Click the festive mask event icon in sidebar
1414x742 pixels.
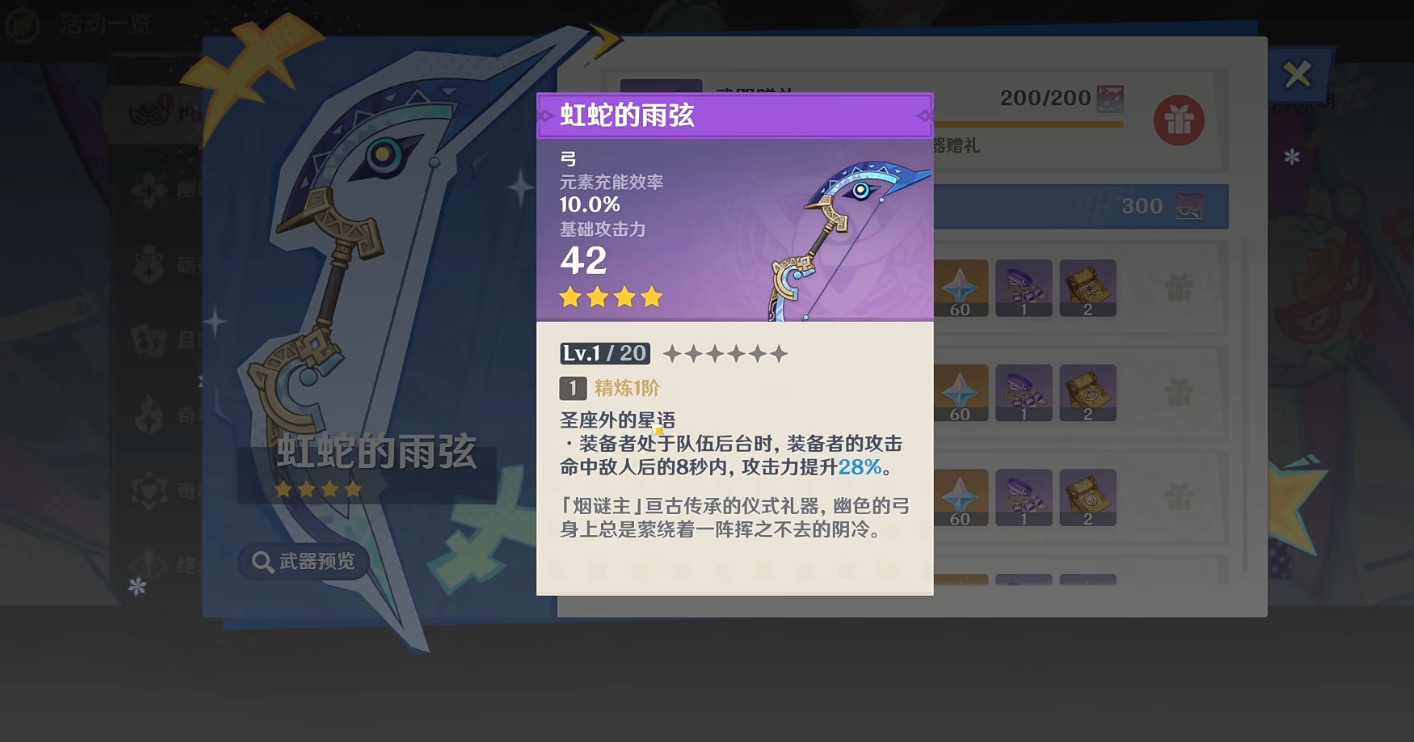tap(148, 112)
